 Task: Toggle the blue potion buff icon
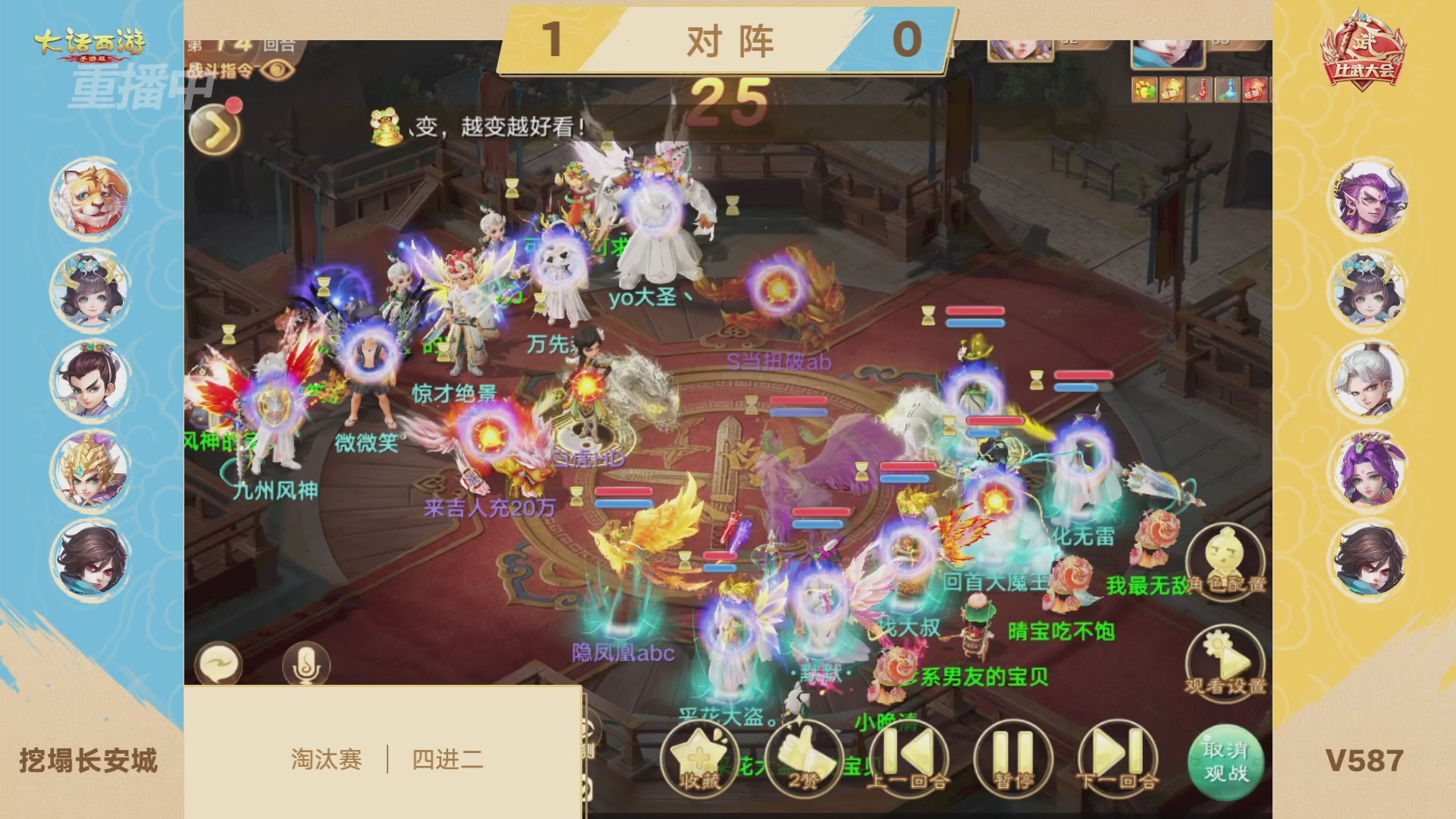coord(1227,89)
